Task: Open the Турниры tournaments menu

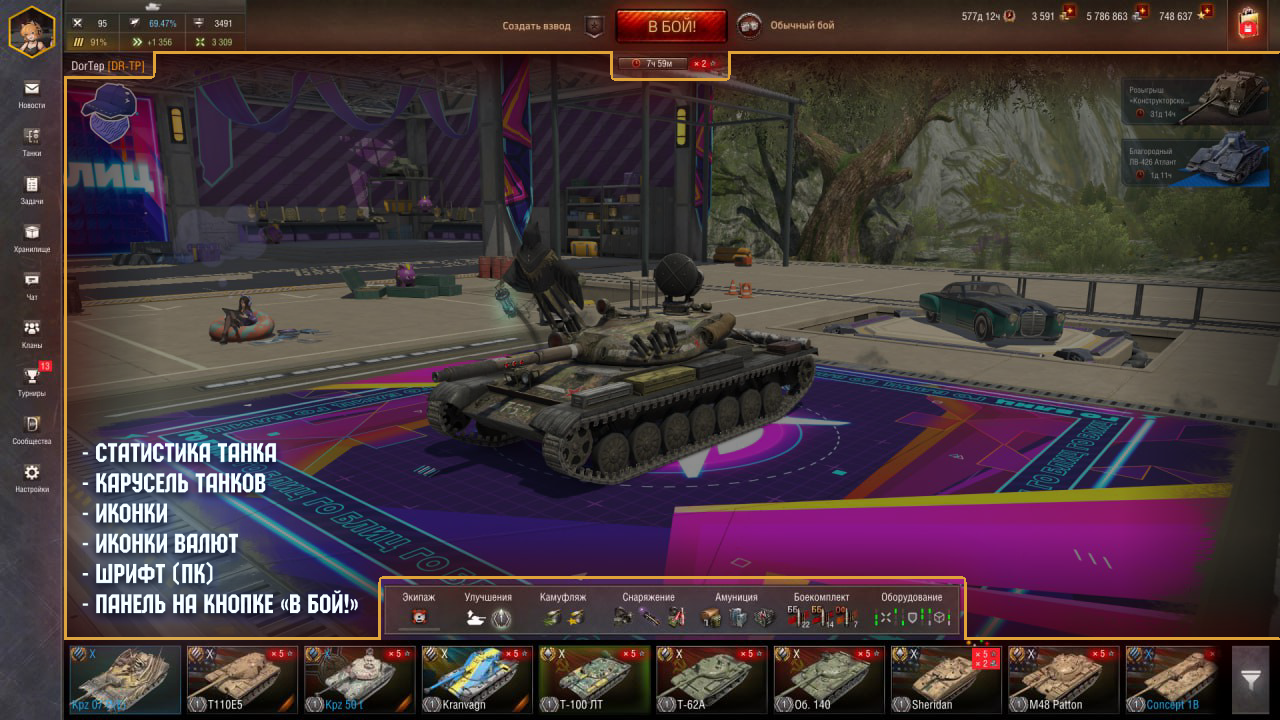Action: 32,381
